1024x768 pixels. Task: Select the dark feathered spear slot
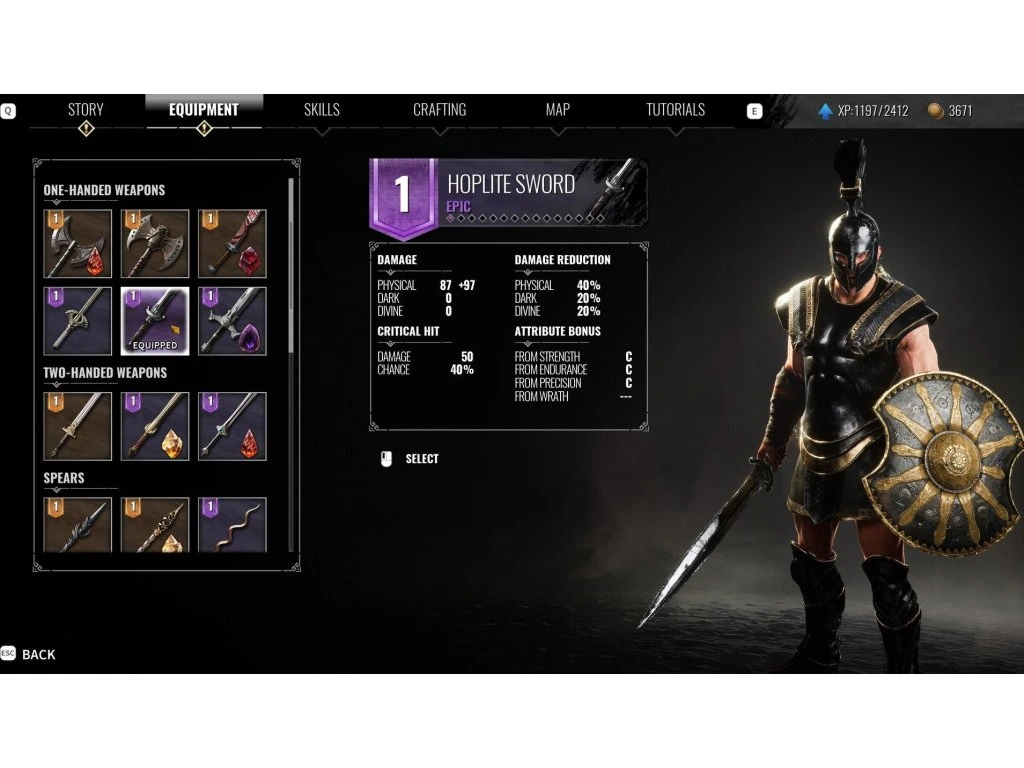tap(78, 525)
